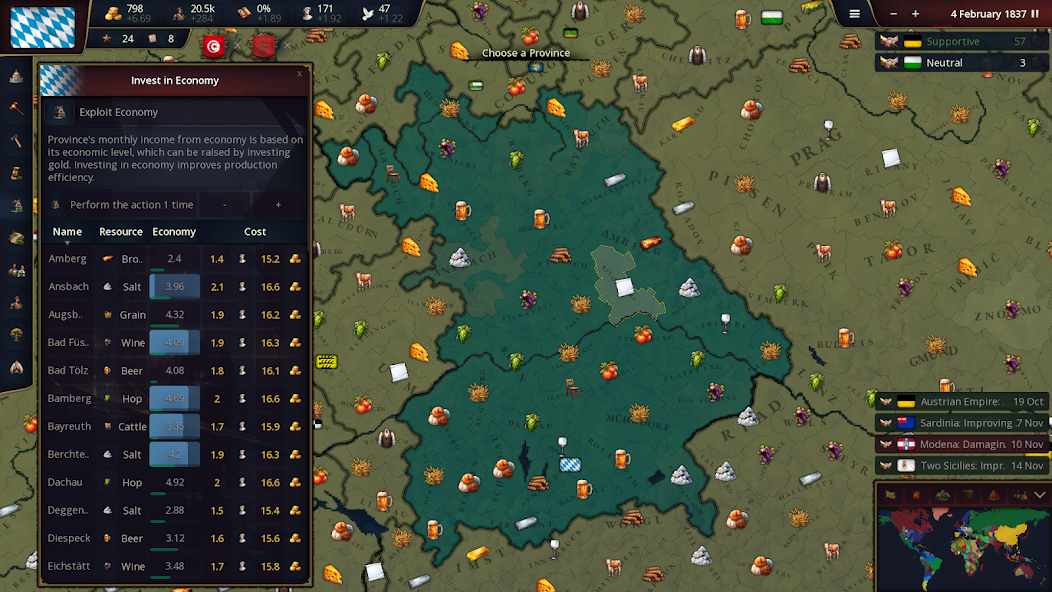Viewport: 1052px width, 592px height.
Task: Close the Invest in Economy panel
Action: pos(299,73)
